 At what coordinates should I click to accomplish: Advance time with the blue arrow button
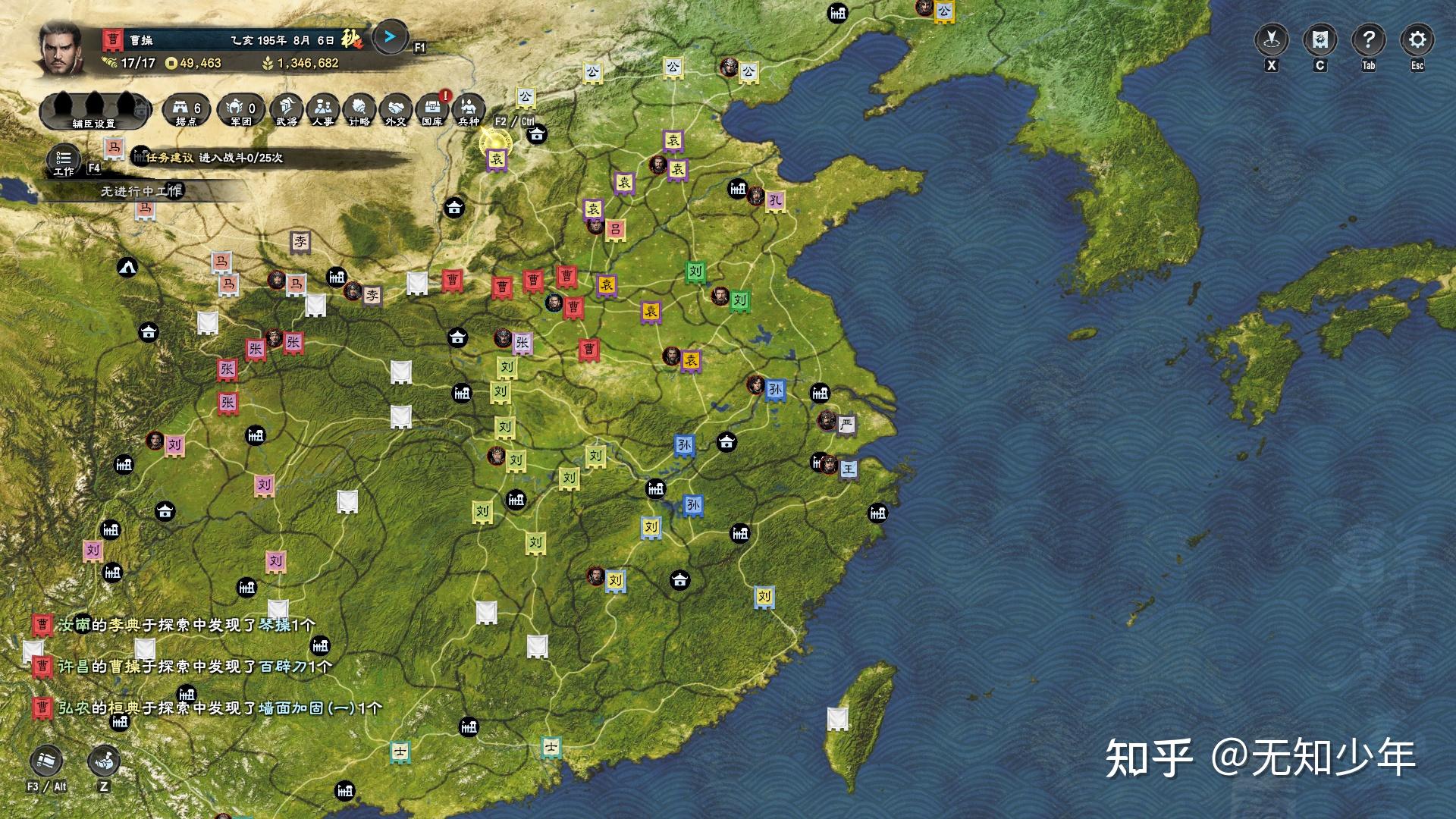(x=390, y=36)
